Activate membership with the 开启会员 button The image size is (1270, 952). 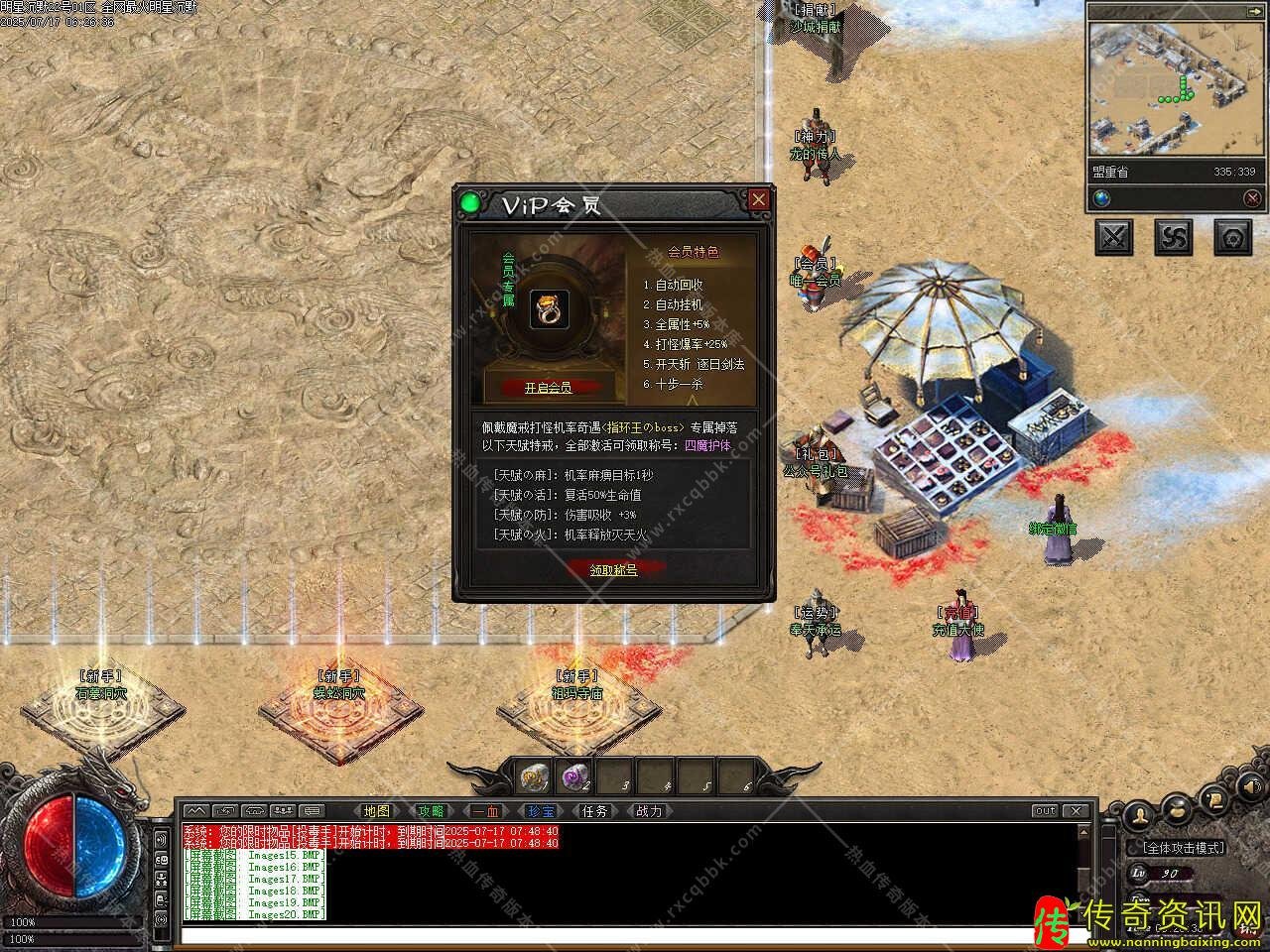pyautogui.click(x=548, y=387)
